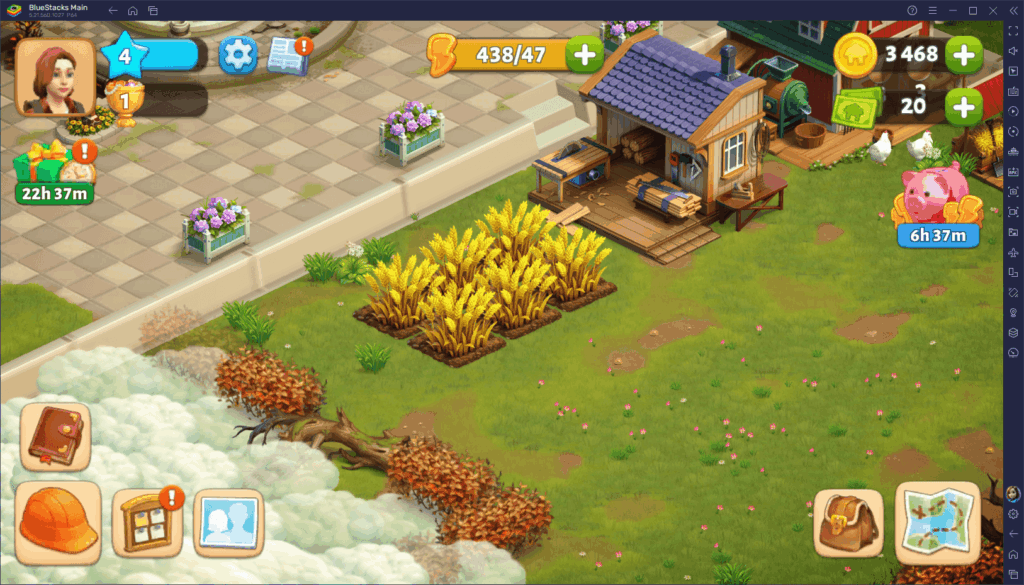
Task: Open the newspaper with alert badge
Action: click(288, 55)
